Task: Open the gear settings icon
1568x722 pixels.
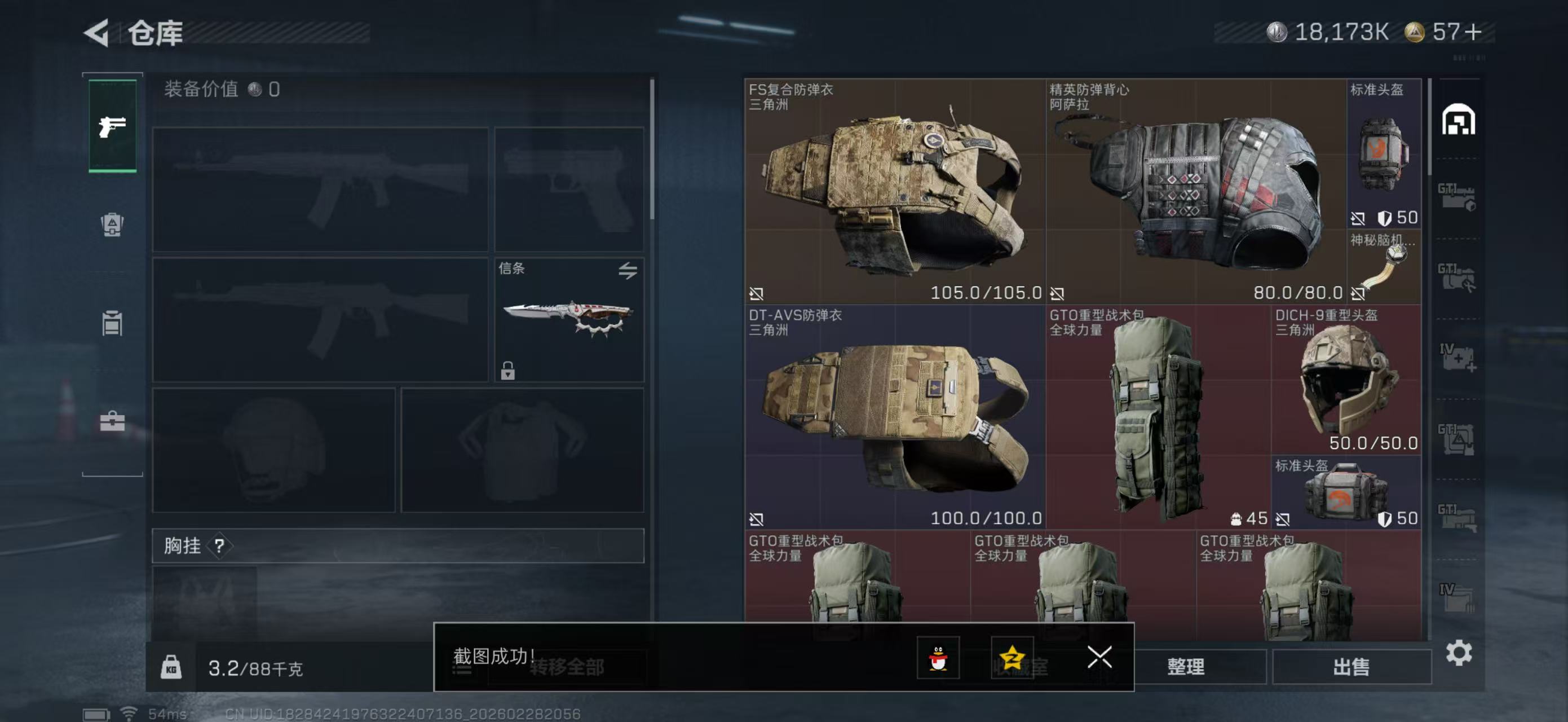Action: 1459,653
